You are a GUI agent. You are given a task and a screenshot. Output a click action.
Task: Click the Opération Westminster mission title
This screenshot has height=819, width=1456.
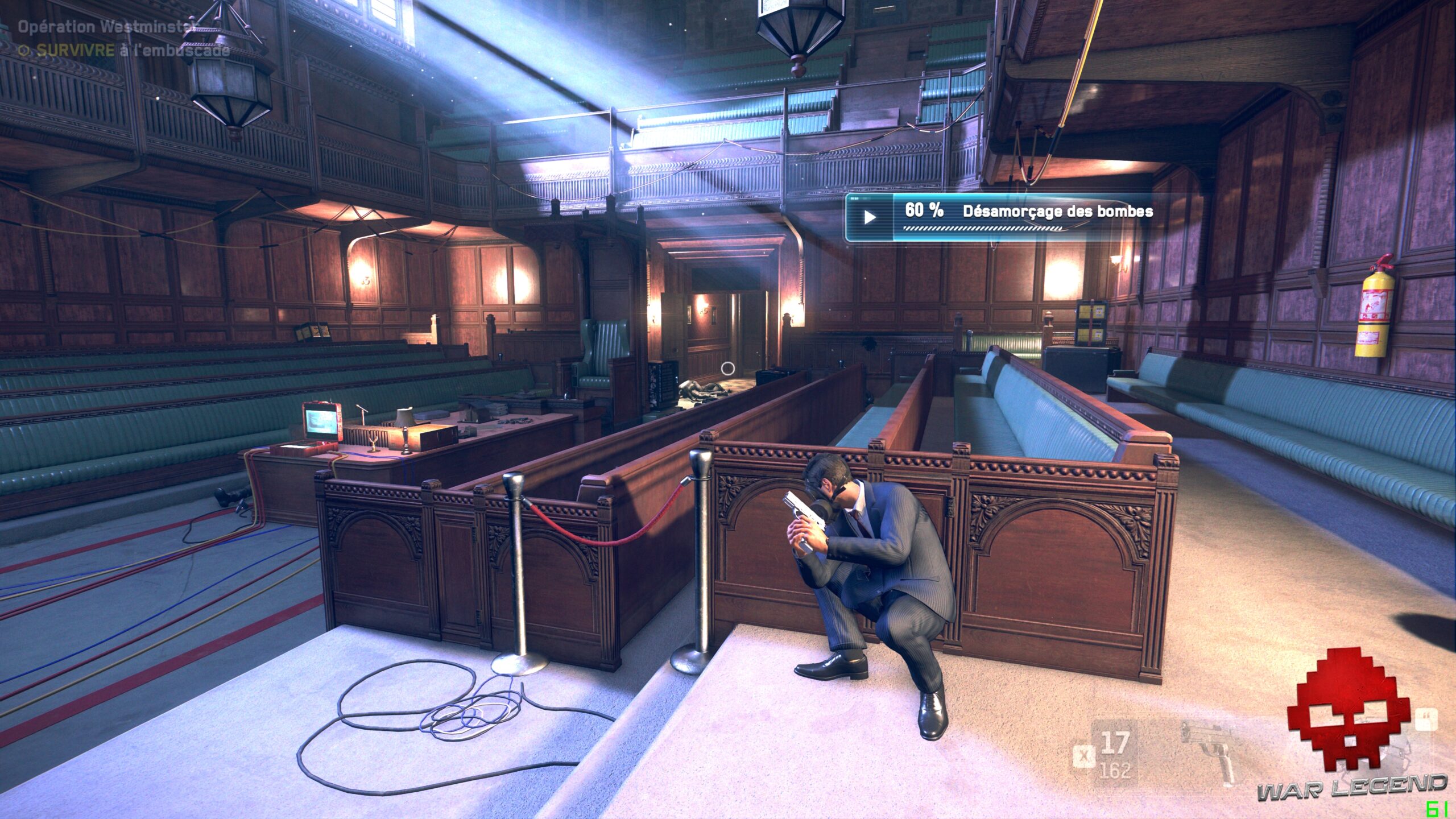pos(105,27)
